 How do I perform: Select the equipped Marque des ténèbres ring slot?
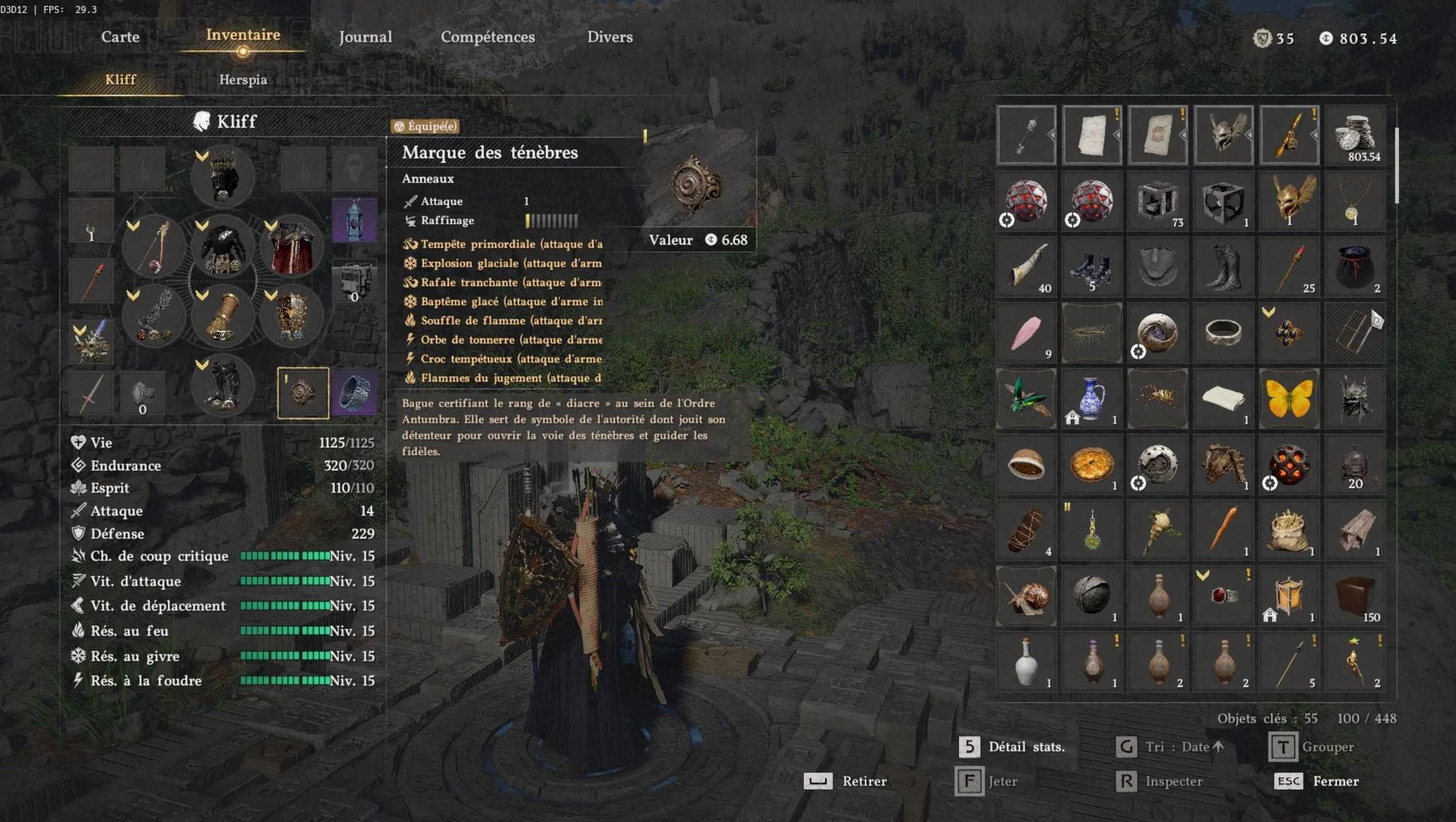pos(303,393)
